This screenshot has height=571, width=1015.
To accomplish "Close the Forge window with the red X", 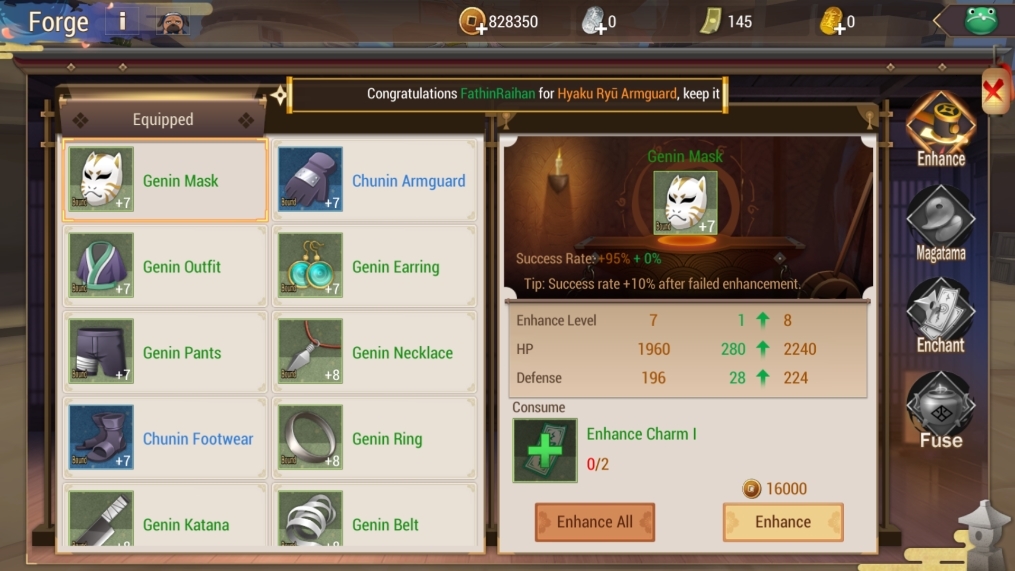I will coord(993,92).
